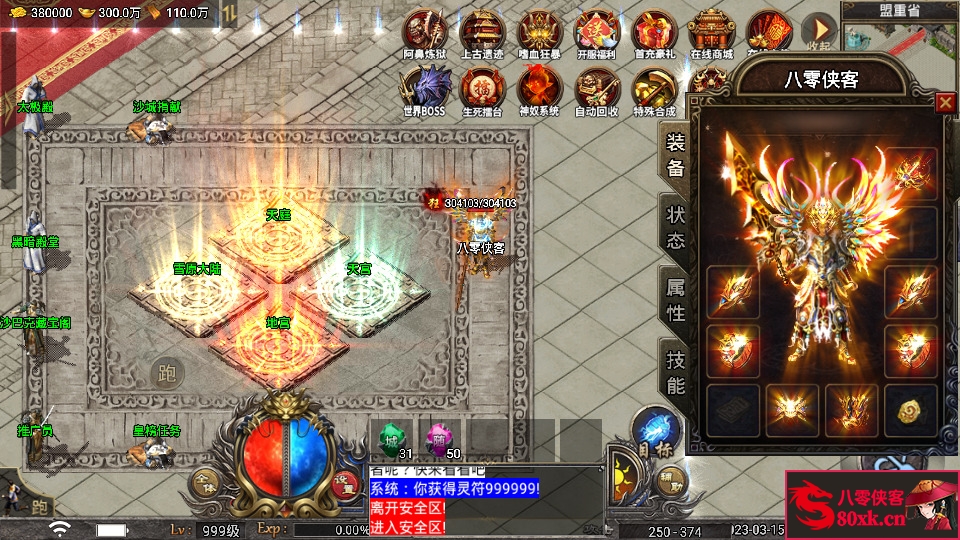Open the 设置 settings button
The height and width of the screenshot is (540, 960).
(x=345, y=482)
